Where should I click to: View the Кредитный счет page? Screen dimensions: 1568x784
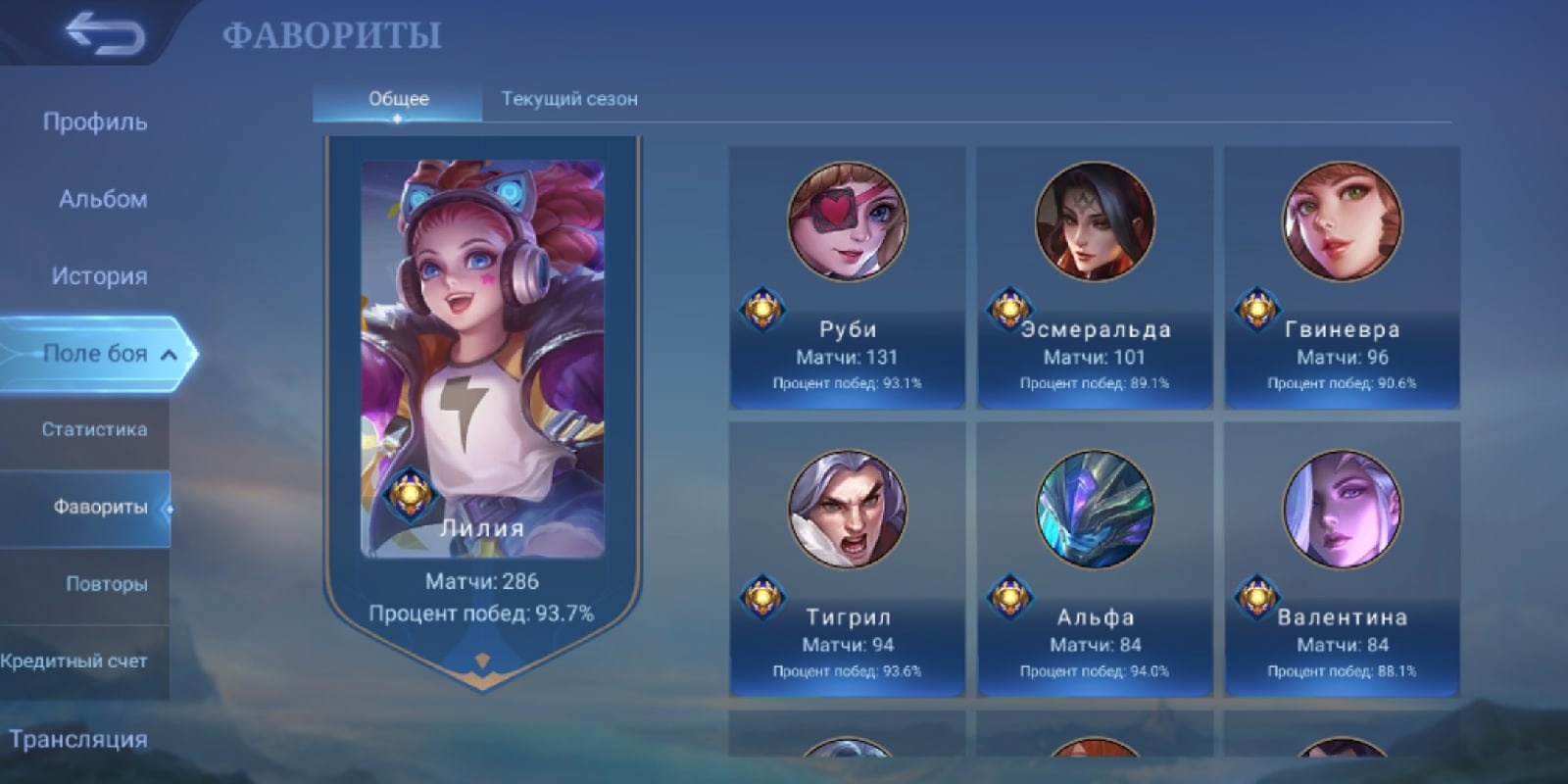74,661
